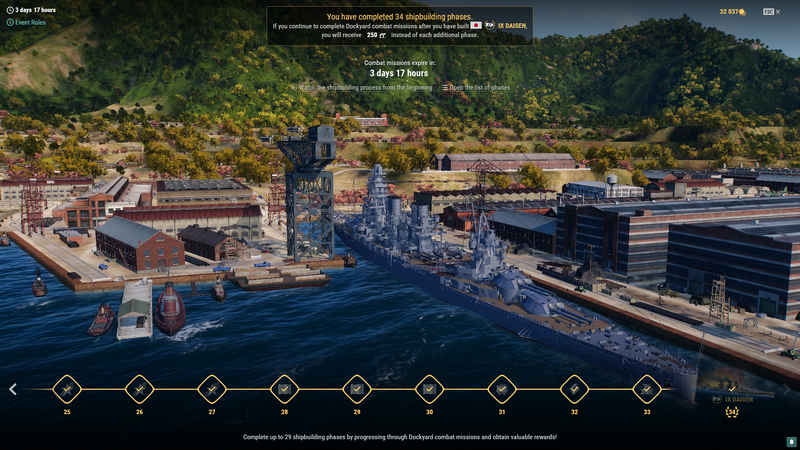
Task: Open the notification bell icon
Action: point(790,440)
